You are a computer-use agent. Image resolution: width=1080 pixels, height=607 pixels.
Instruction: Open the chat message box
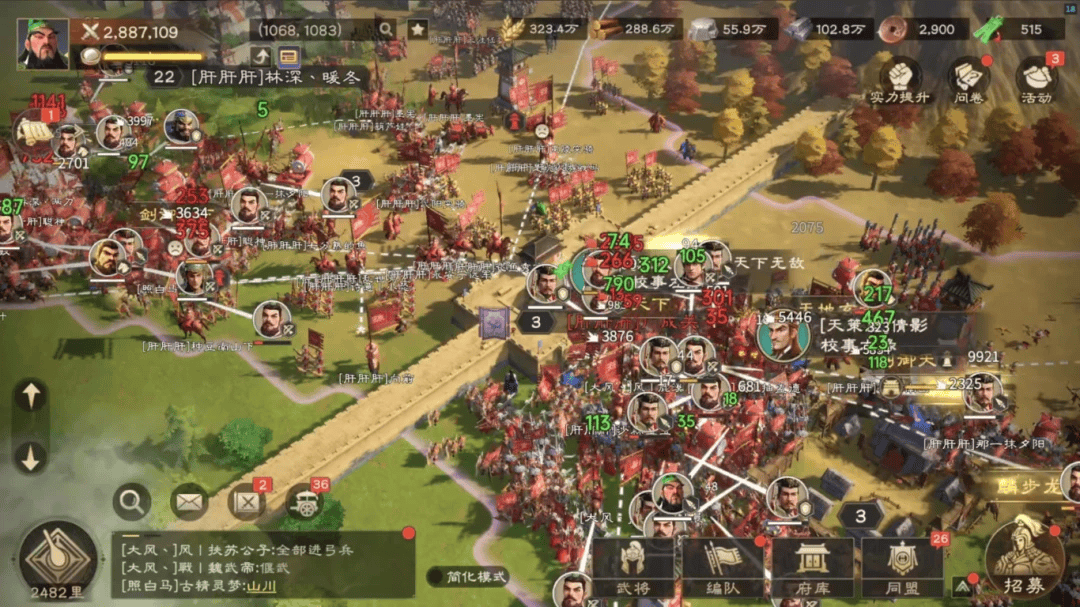(x=262, y=563)
